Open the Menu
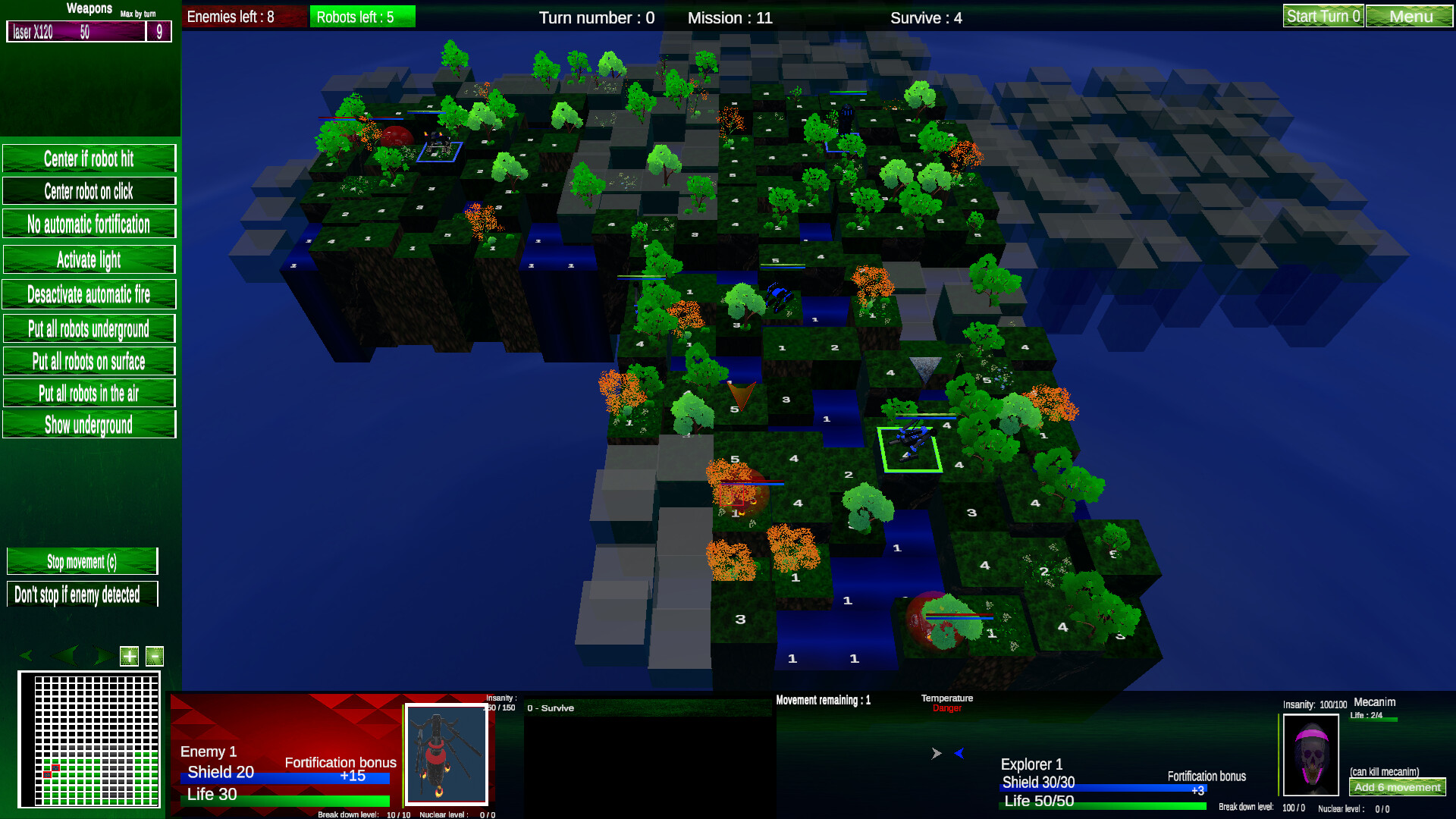 [1409, 15]
